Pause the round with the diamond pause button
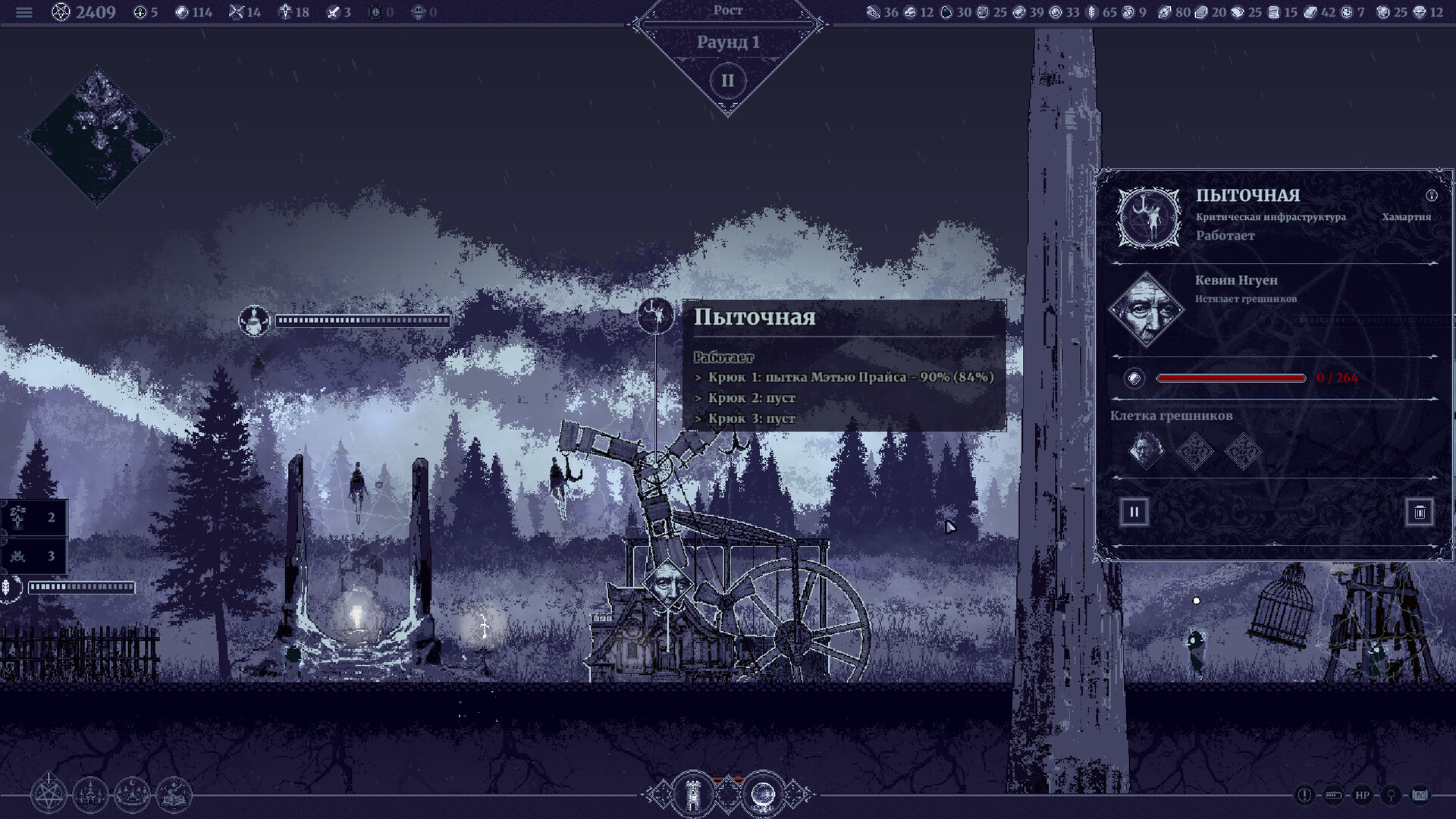 click(727, 80)
